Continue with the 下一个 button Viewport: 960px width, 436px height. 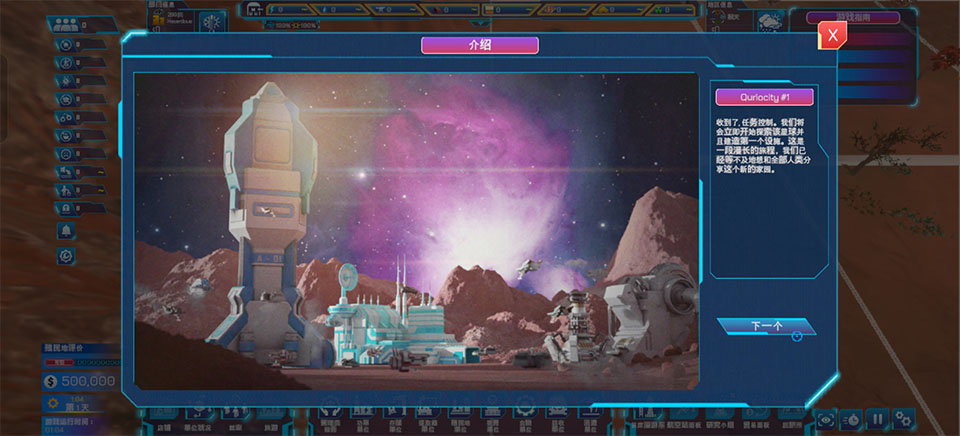766,326
